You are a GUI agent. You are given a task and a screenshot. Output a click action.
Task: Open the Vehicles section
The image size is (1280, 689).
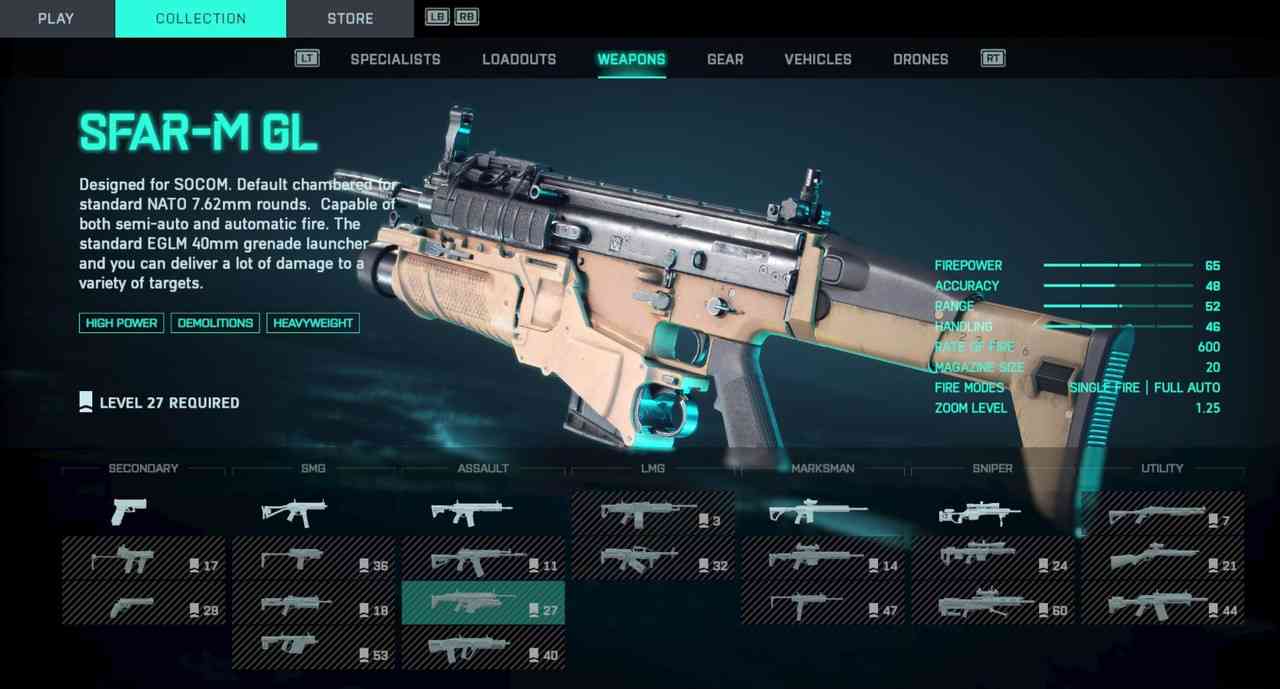pyautogui.click(x=818, y=59)
